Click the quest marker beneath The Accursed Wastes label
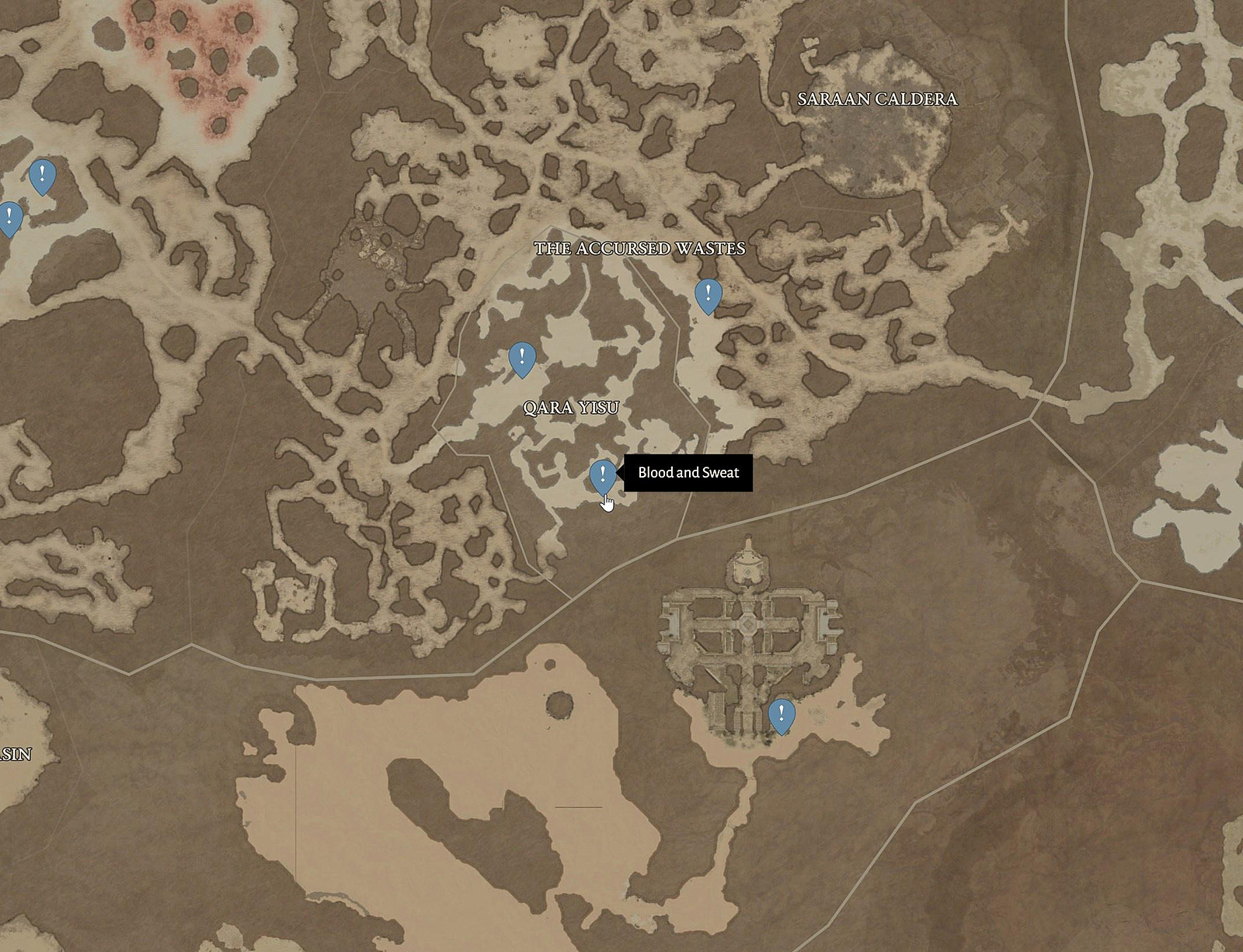The height and width of the screenshot is (952, 1243). coord(708,294)
